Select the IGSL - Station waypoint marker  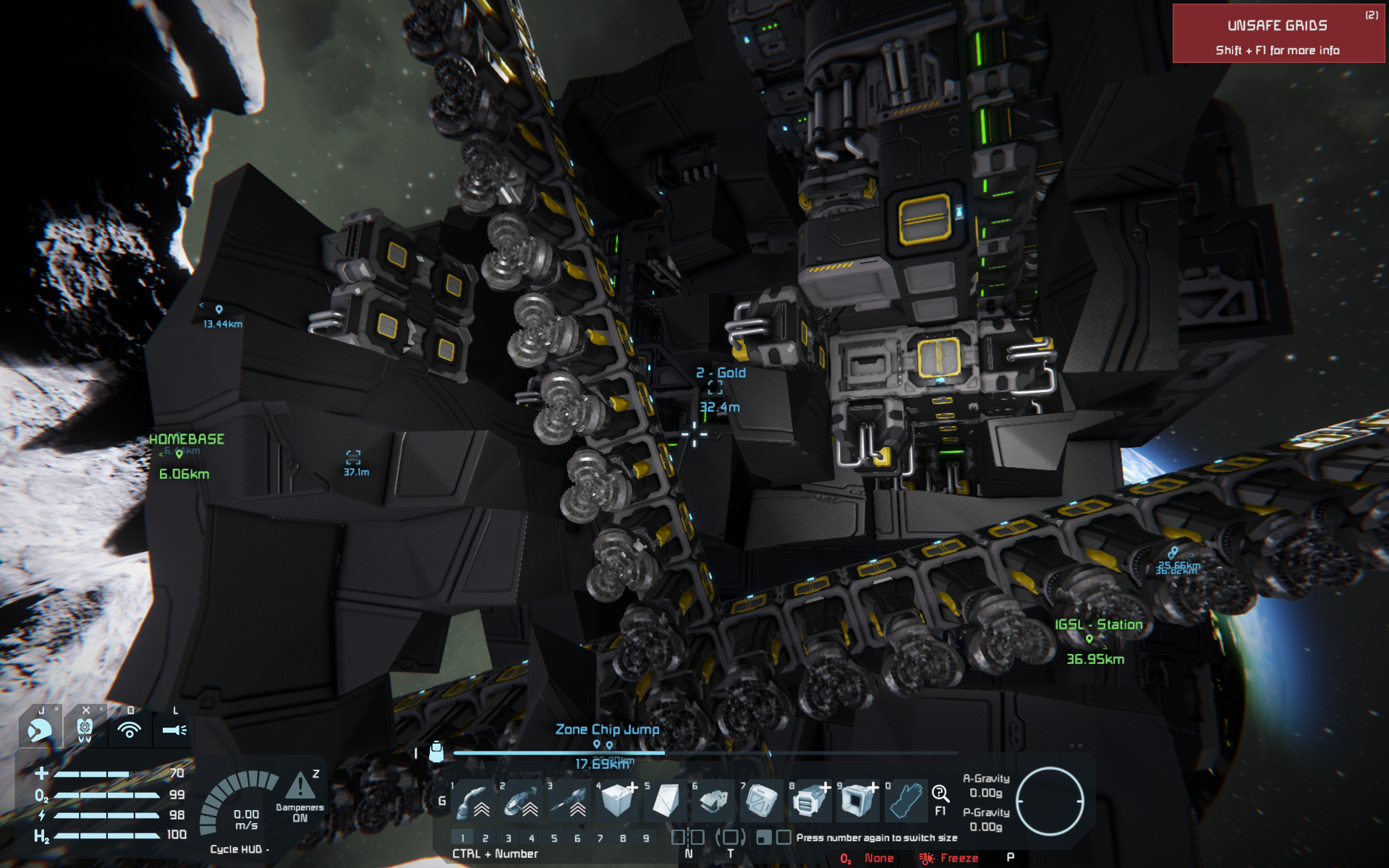1089,639
